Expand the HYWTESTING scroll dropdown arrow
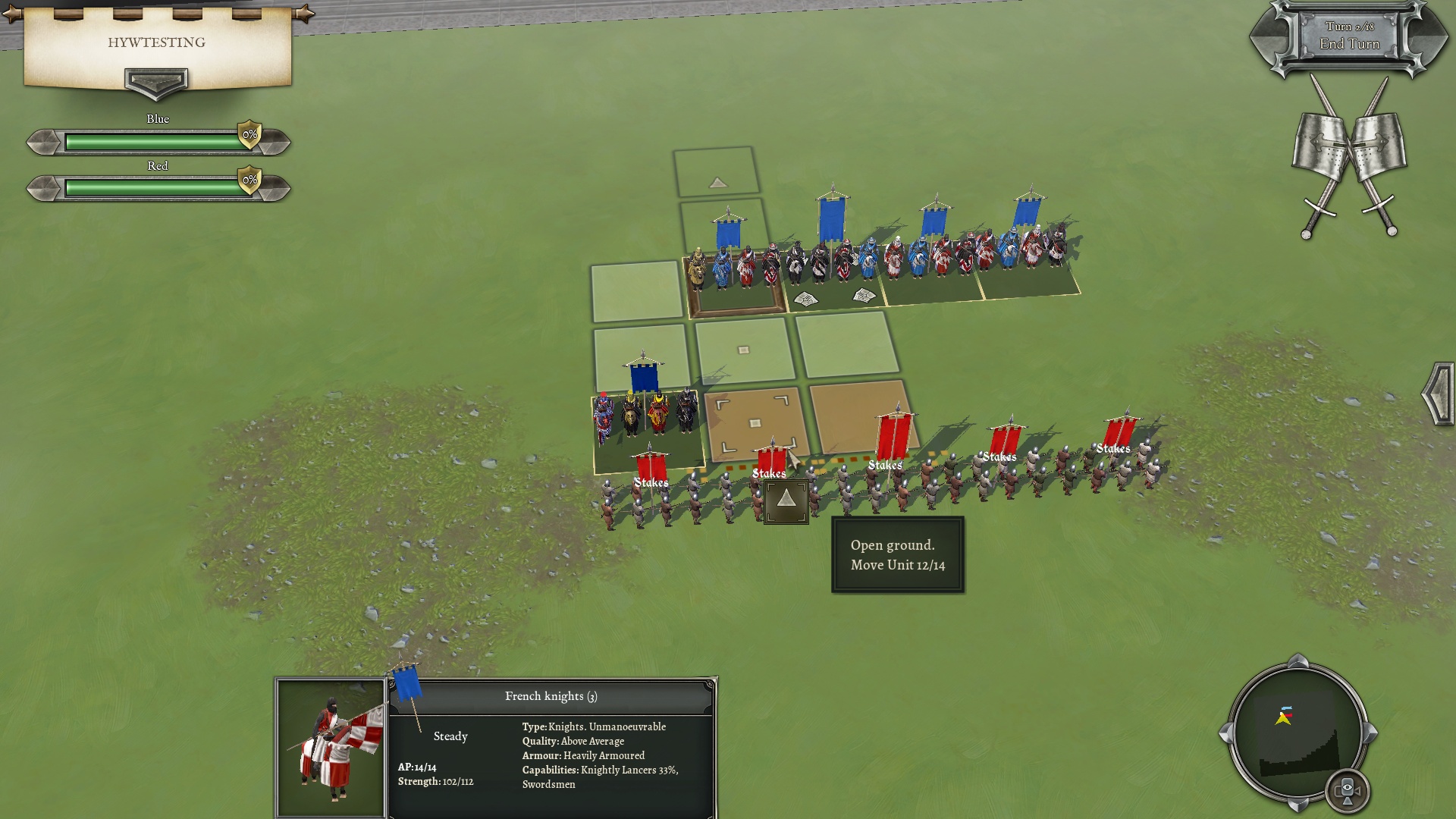Image resolution: width=1456 pixels, height=819 pixels. [156, 81]
